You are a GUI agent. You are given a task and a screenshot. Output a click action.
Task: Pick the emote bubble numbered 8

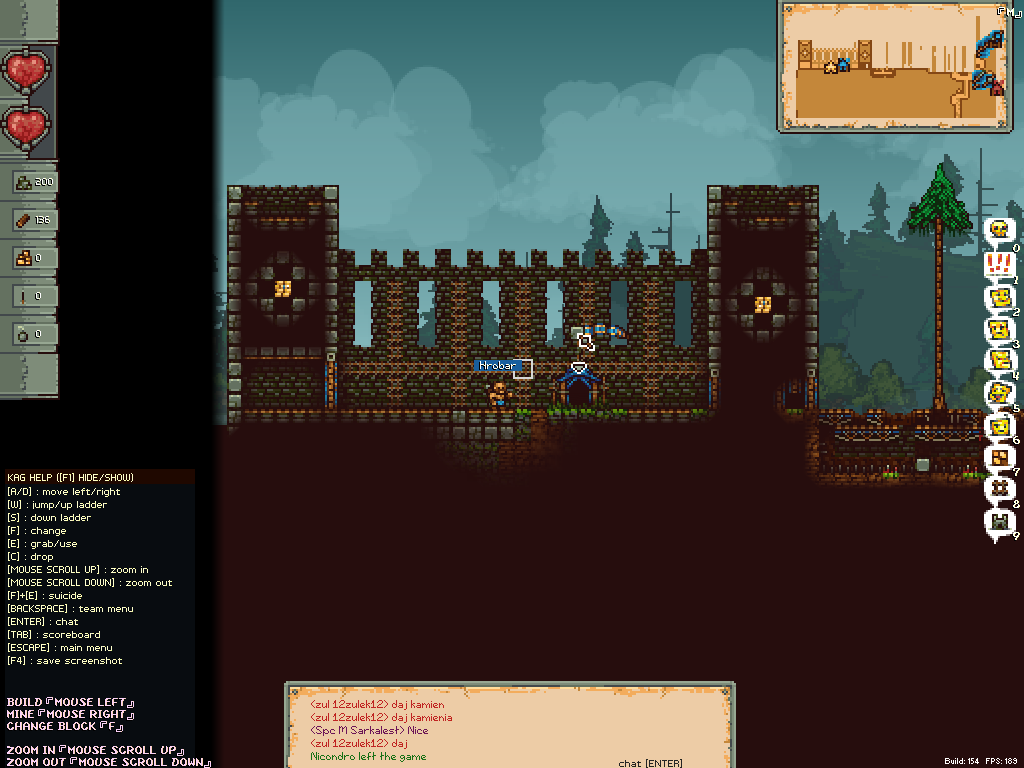(x=998, y=490)
